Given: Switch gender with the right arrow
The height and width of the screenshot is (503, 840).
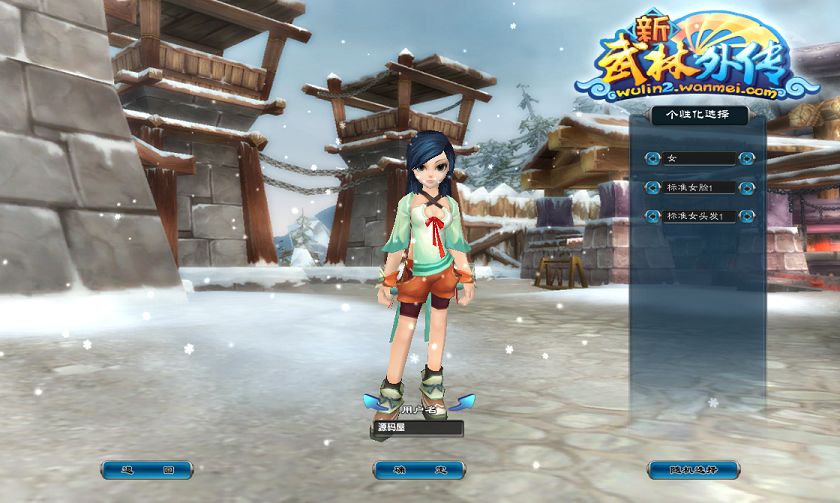Looking at the screenshot, I should point(747,158).
